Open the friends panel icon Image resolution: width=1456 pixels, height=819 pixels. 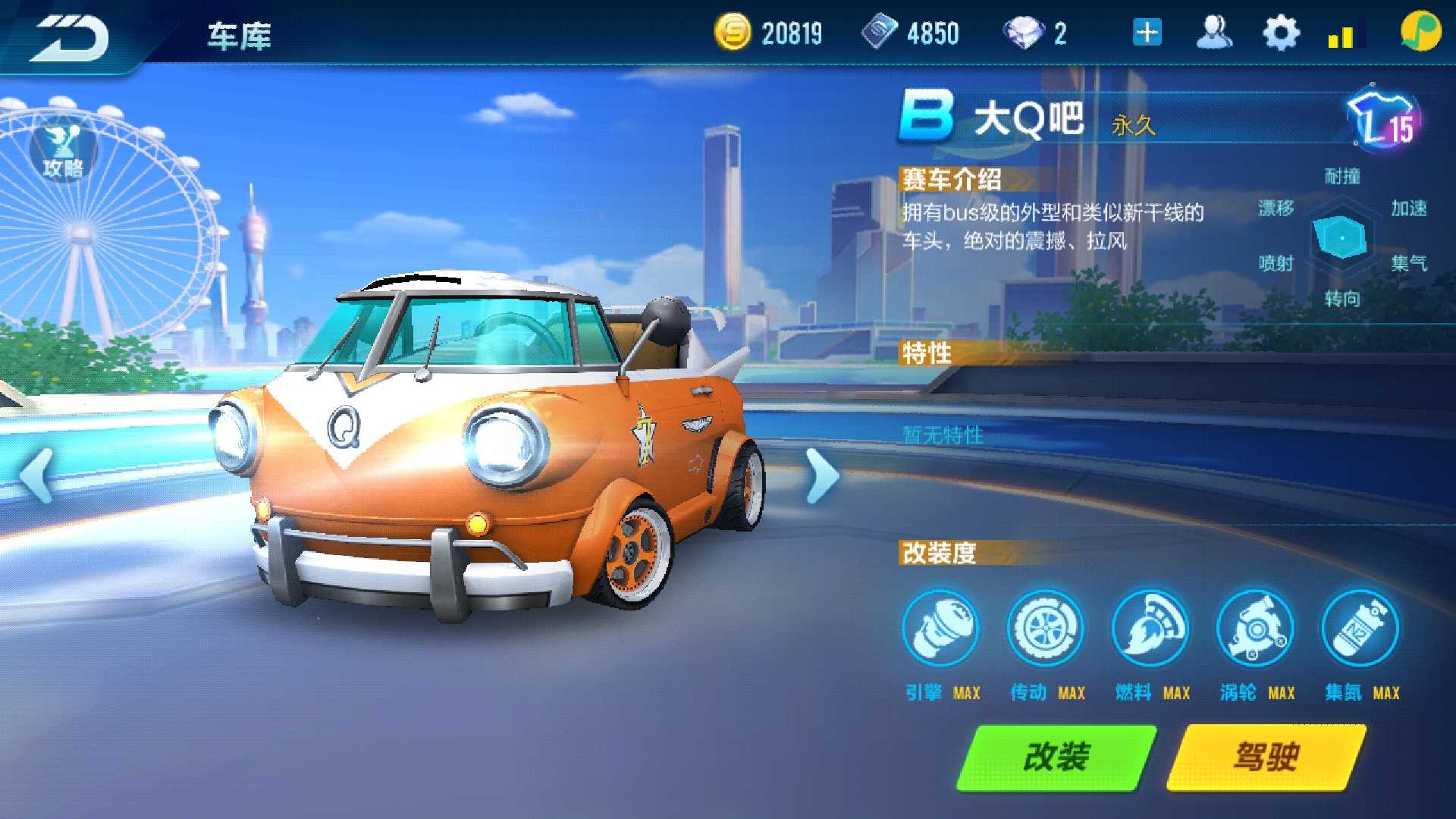pos(1213,32)
